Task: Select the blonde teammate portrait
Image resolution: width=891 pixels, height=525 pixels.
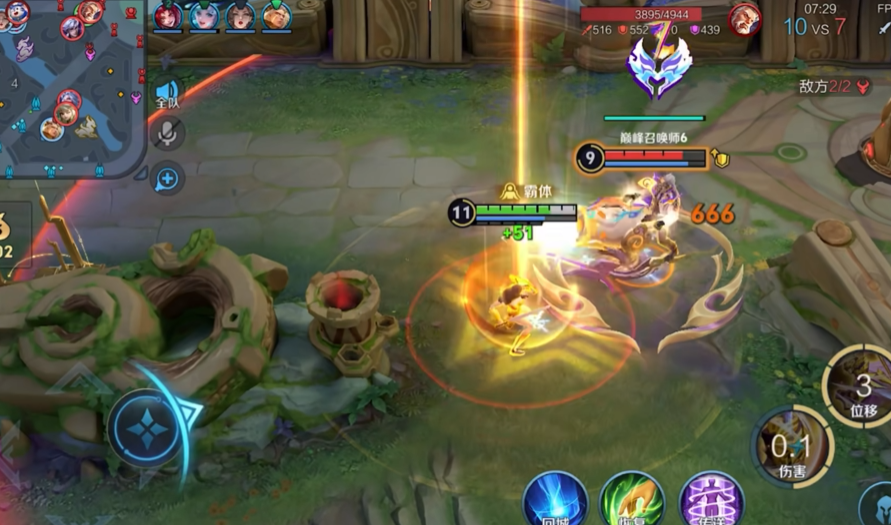Action: [276, 15]
